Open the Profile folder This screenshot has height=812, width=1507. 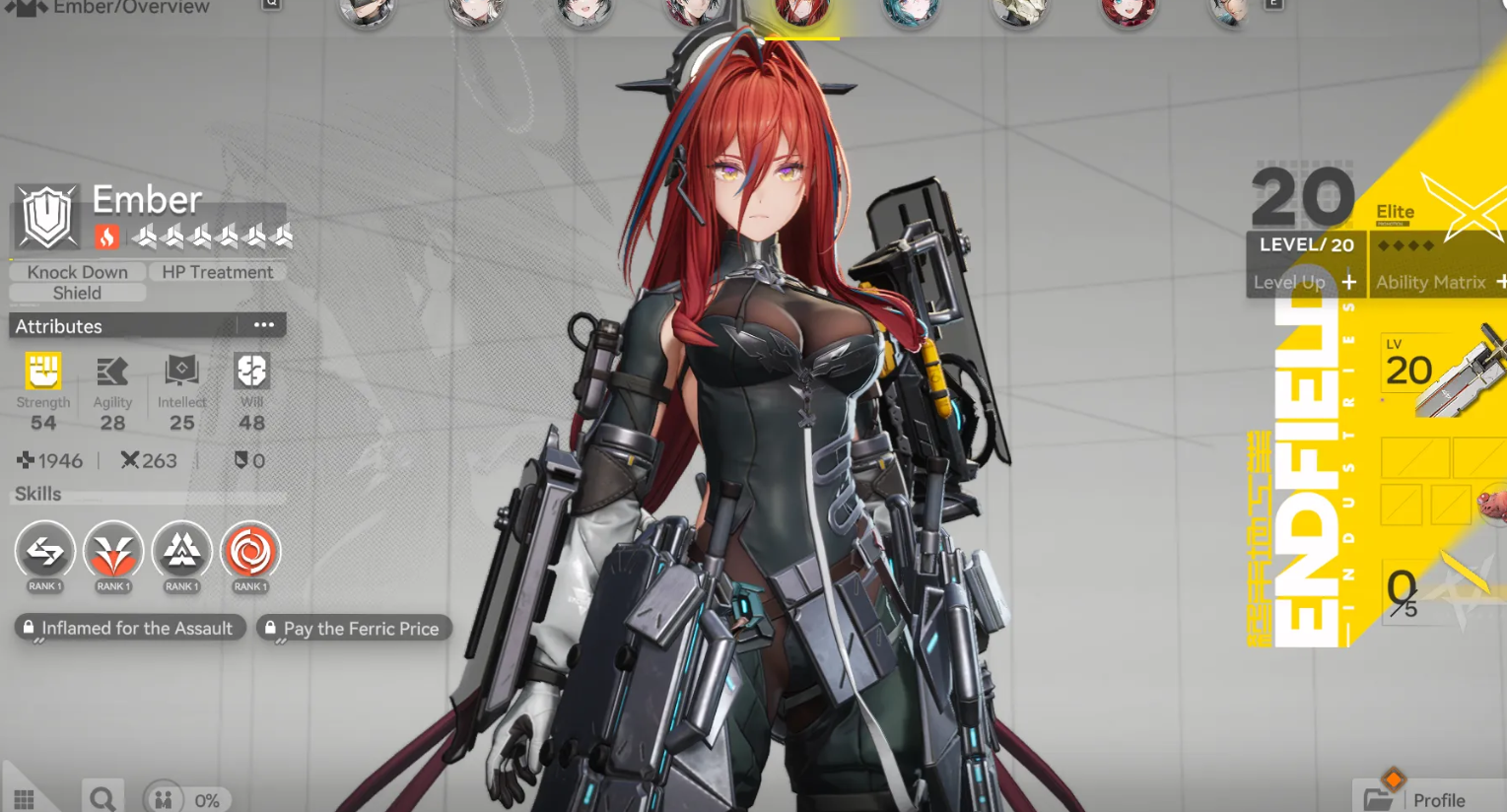(x=1419, y=798)
